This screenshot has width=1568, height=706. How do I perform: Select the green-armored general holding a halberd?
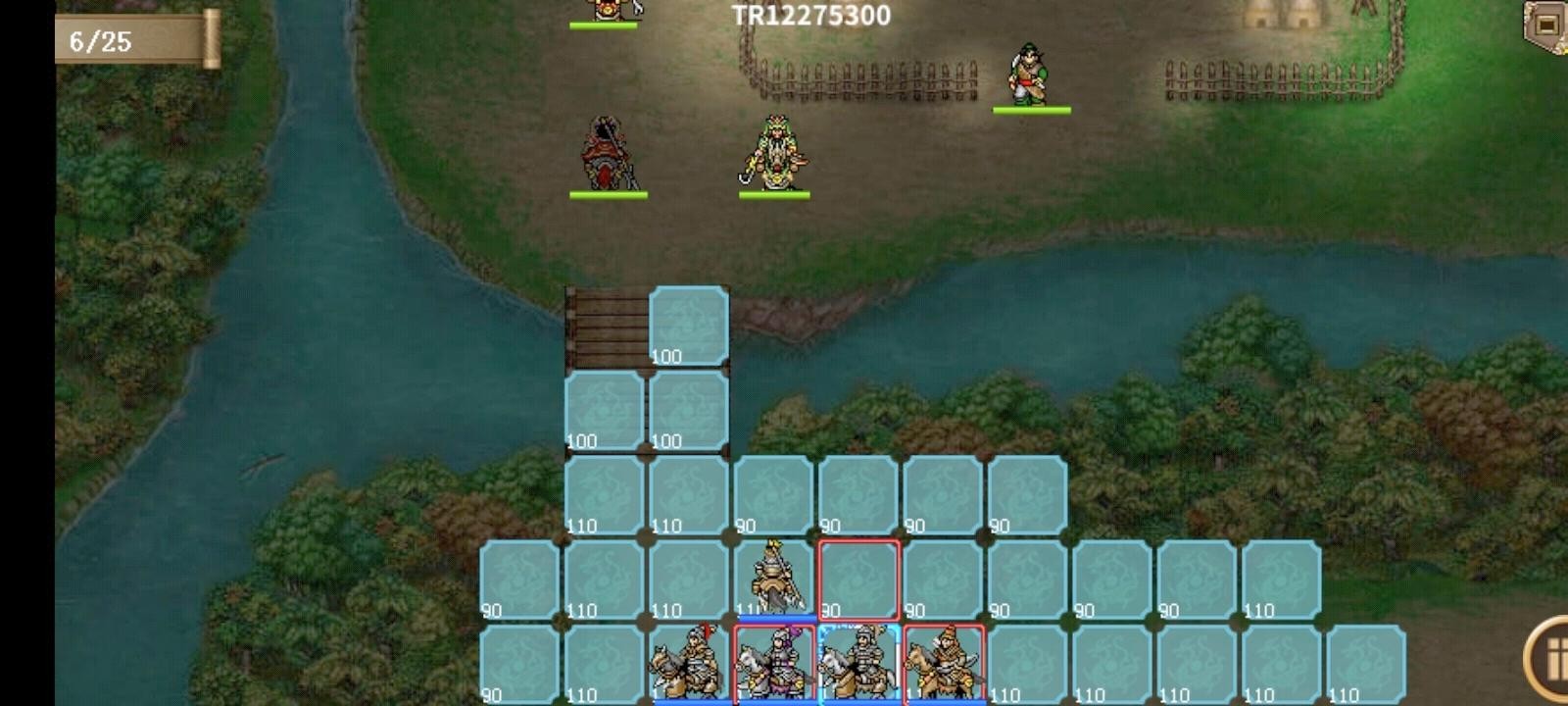pyautogui.click(x=774, y=157)
